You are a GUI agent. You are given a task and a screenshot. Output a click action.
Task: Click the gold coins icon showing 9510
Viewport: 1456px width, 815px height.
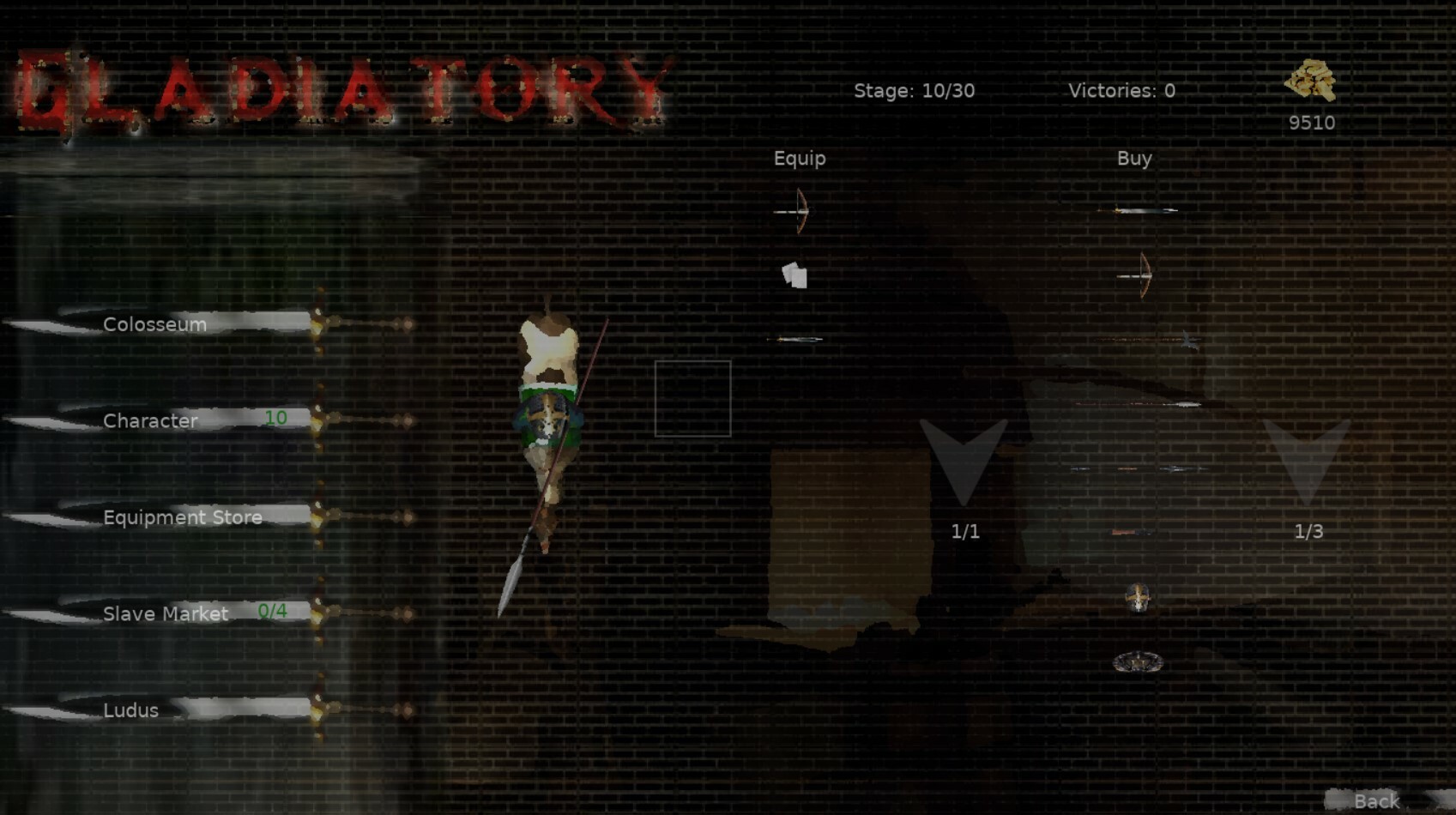[1311, 80]
